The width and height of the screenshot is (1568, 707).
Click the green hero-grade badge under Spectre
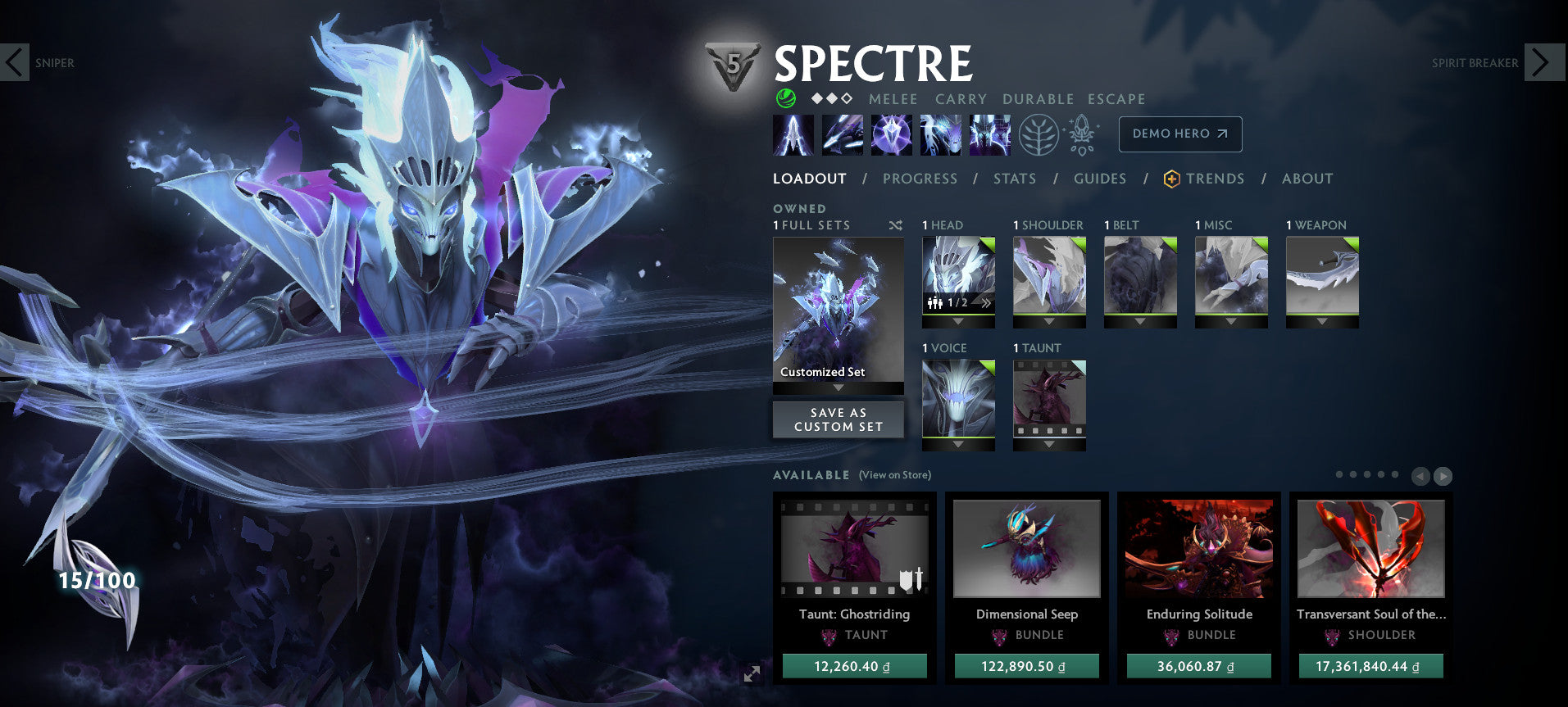(784, 99)
